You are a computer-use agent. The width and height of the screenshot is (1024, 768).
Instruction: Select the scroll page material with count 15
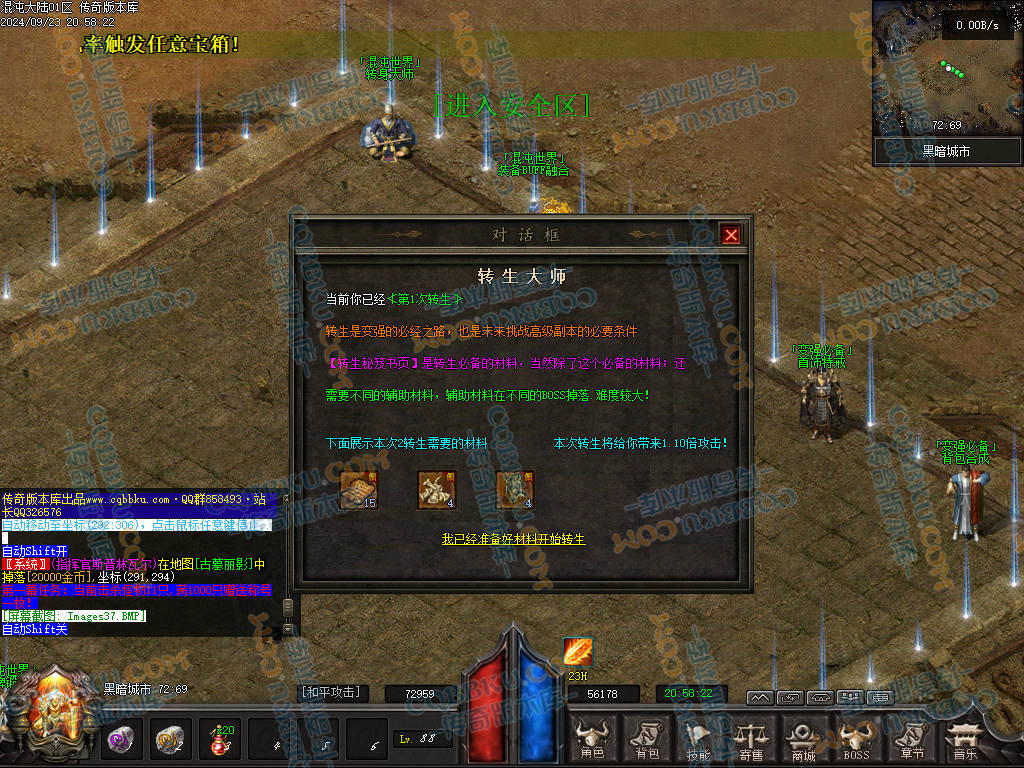358,490
